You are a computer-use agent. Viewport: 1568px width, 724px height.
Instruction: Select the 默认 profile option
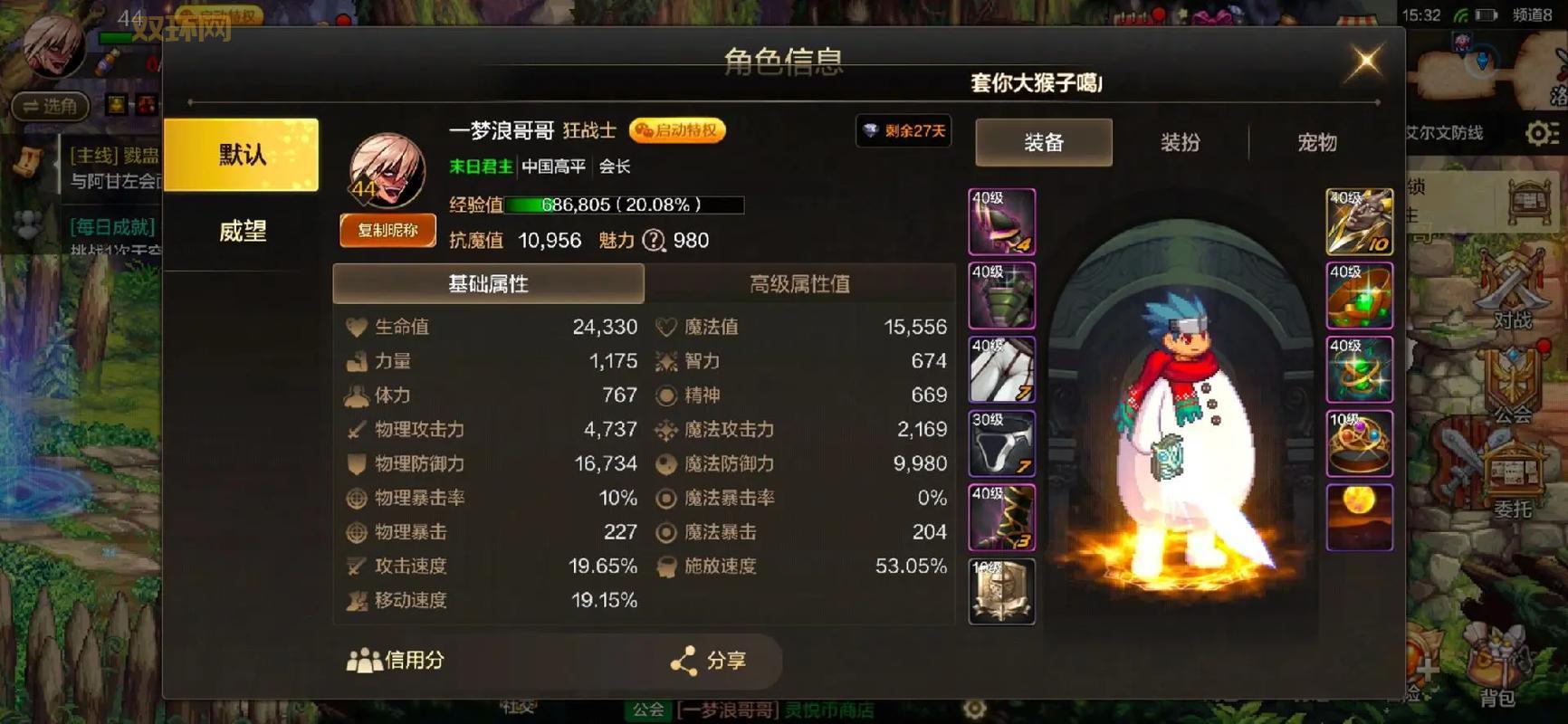pos(240,154)
